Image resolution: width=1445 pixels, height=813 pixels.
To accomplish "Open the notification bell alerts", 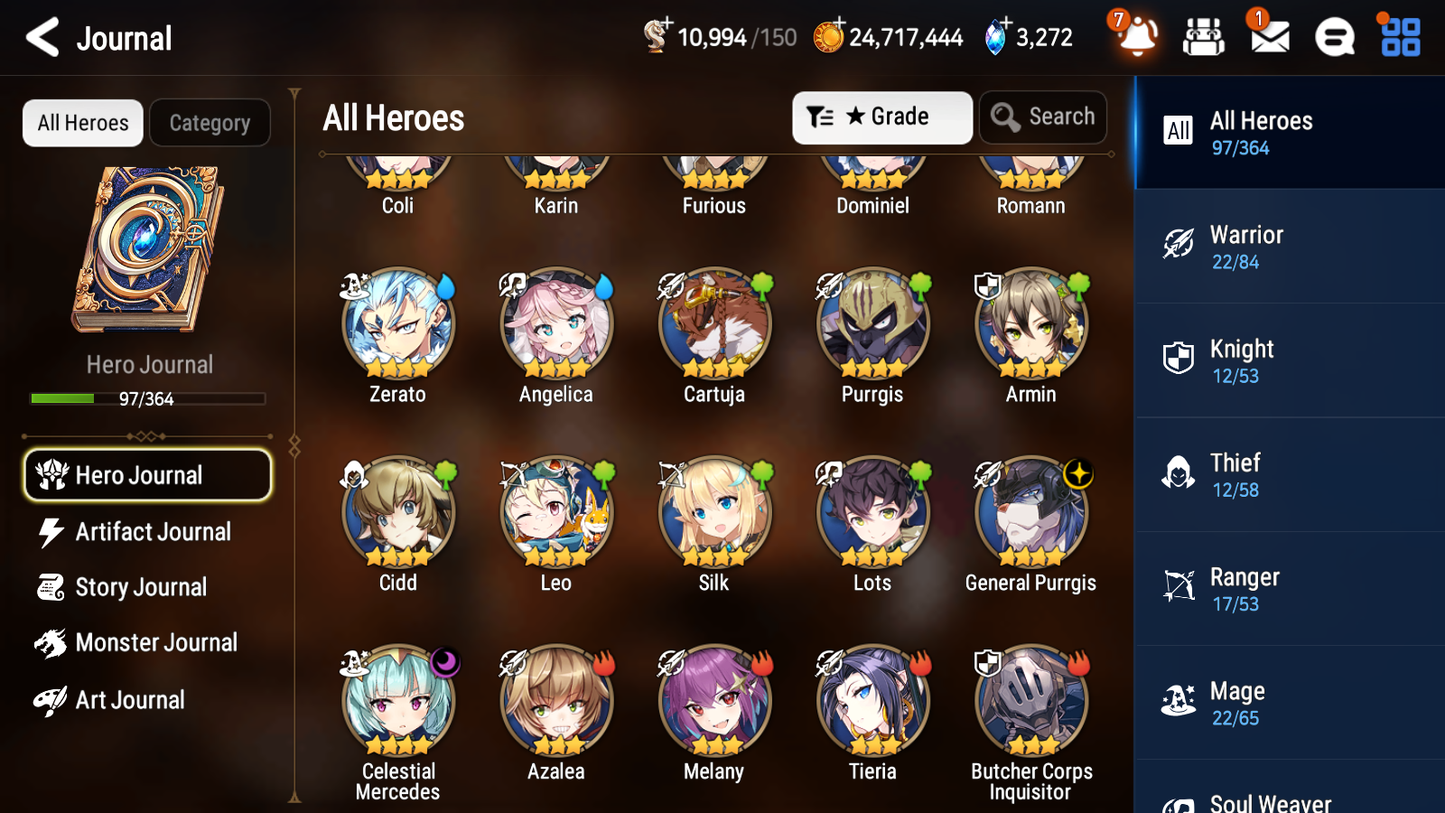I will click(x=1136, y=37).
